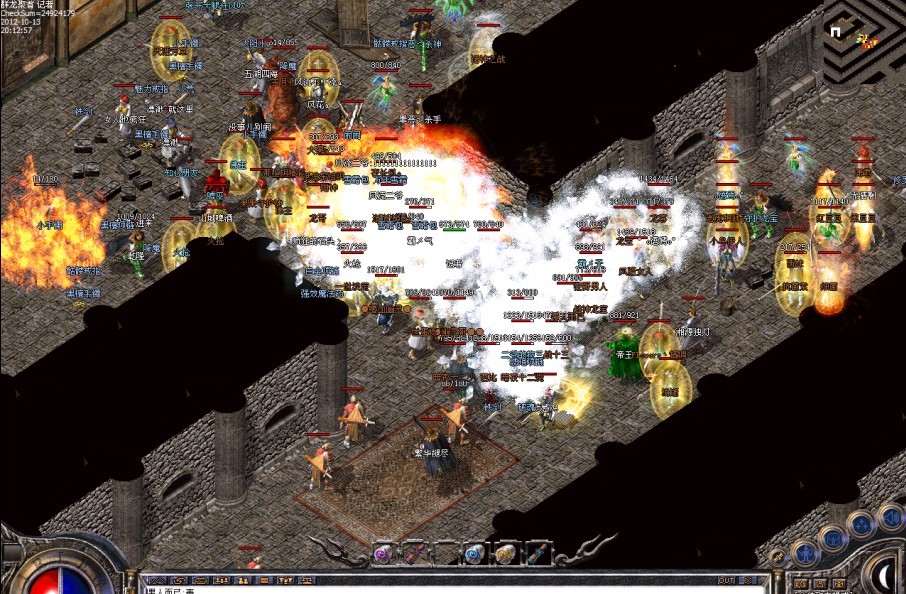The width and height of the screenshot is (906, 594).
Task: Click the OUT button by the chat bar
Action: pos(726,580)
